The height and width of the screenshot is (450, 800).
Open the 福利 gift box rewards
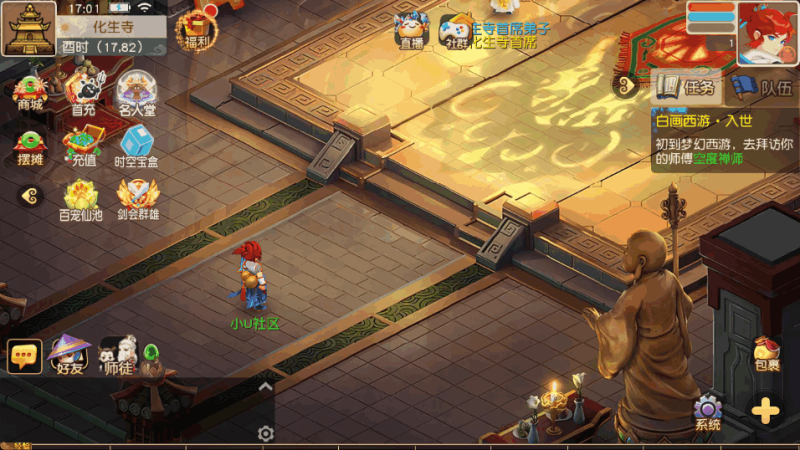coord(194,29)
